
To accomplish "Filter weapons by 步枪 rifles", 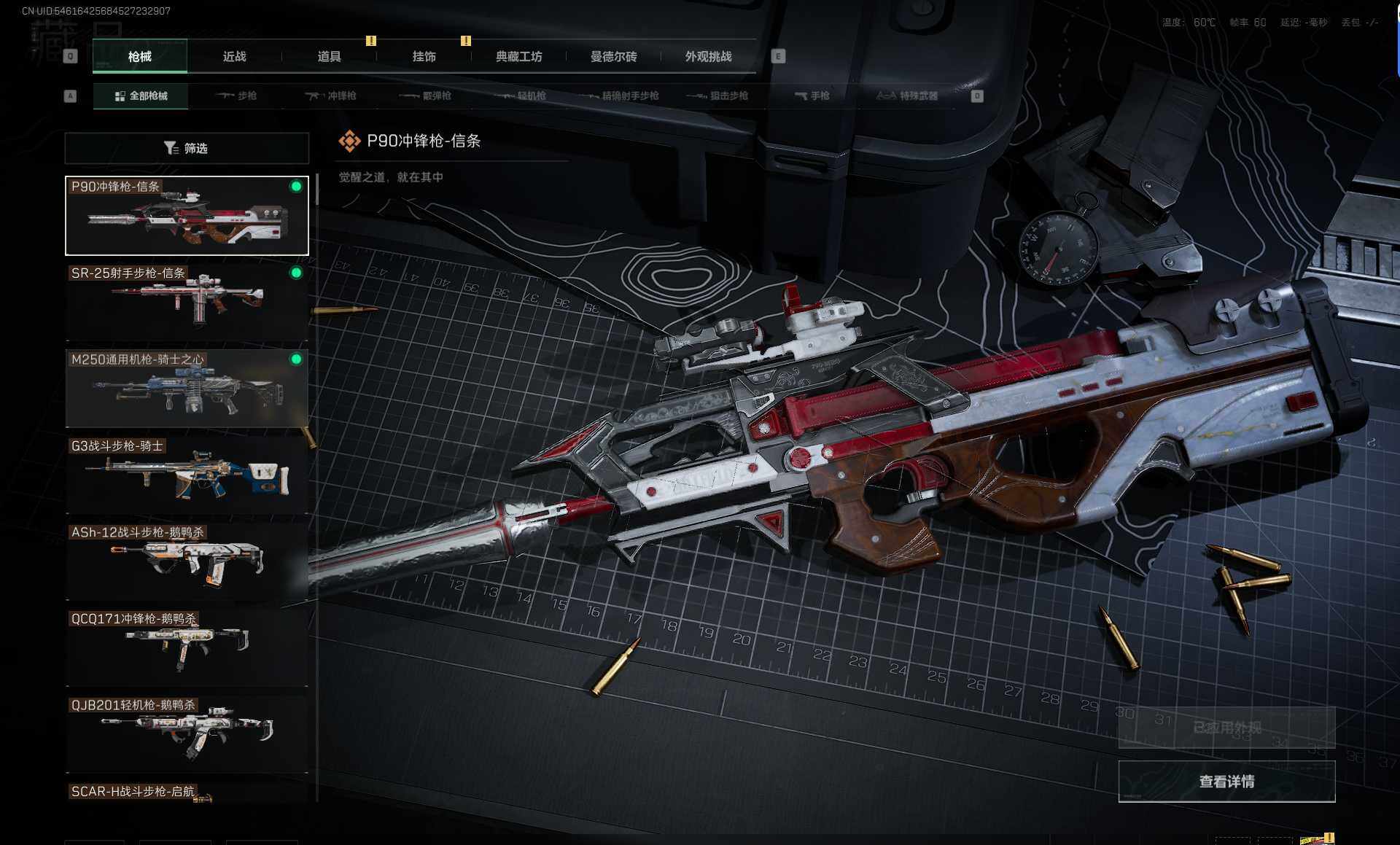I will (x=236, y=96).
